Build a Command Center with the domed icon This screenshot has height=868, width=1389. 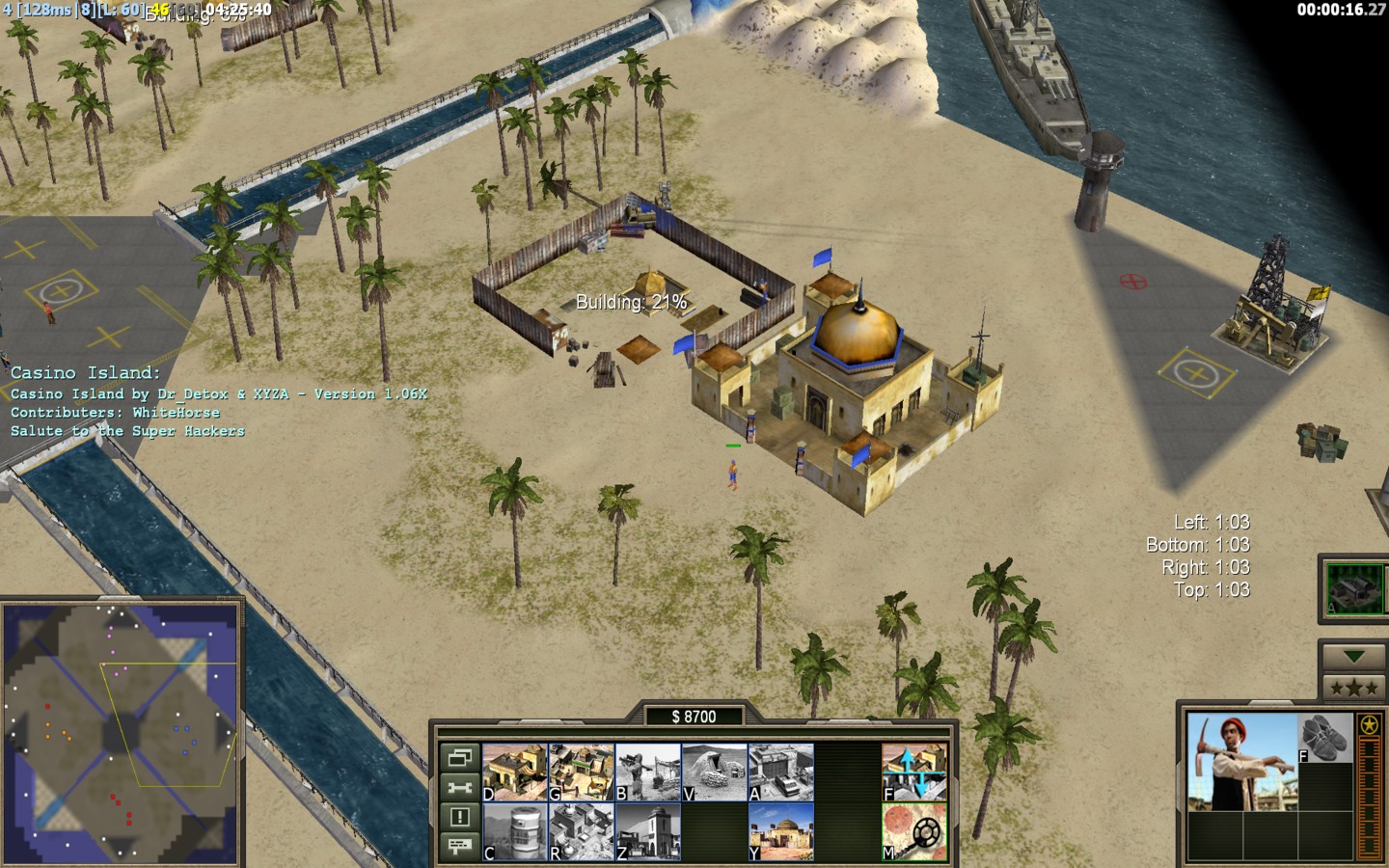click(x=780, y=831)
